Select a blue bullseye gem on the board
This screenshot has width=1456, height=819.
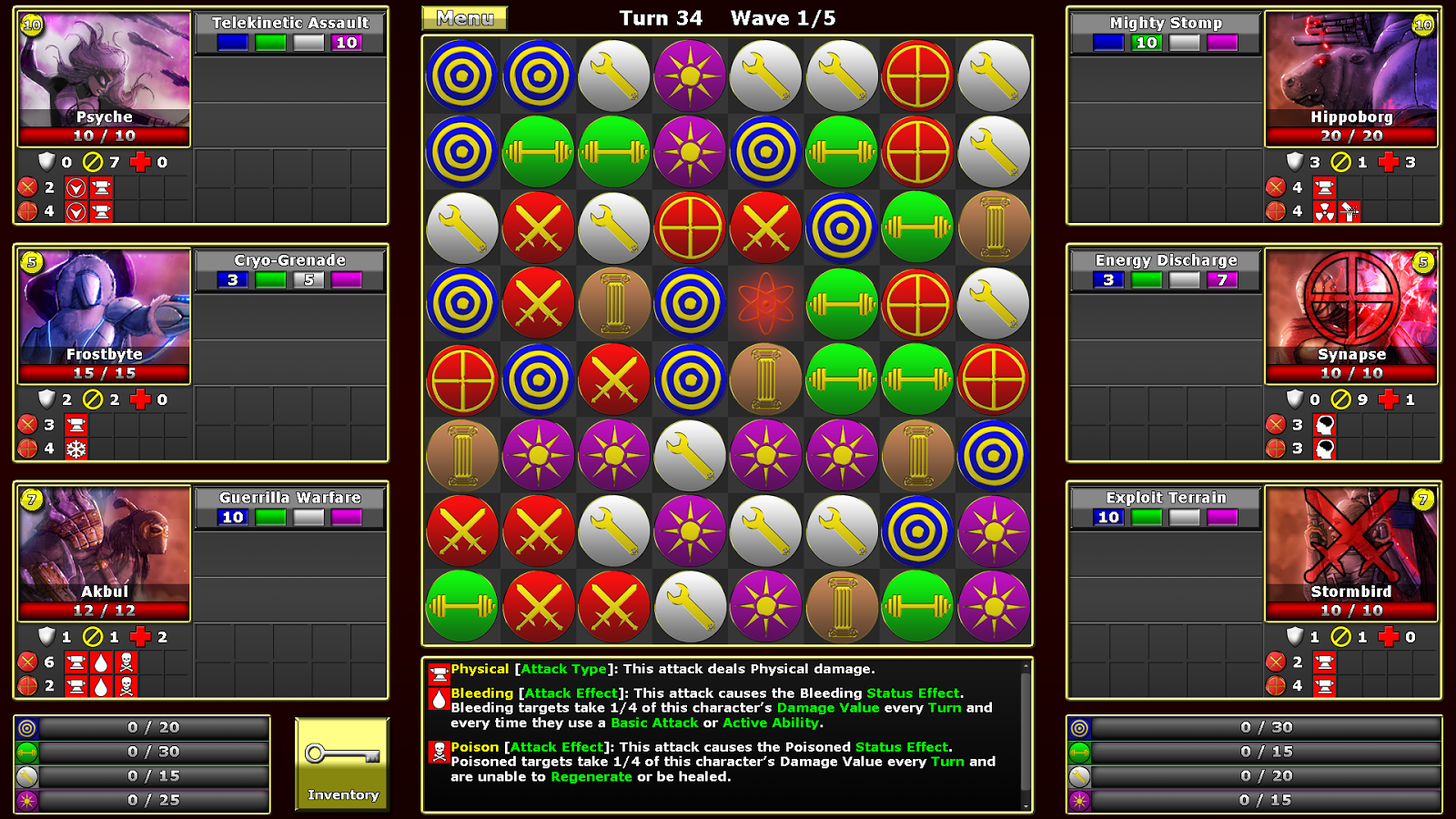click(x=460, y=75)
